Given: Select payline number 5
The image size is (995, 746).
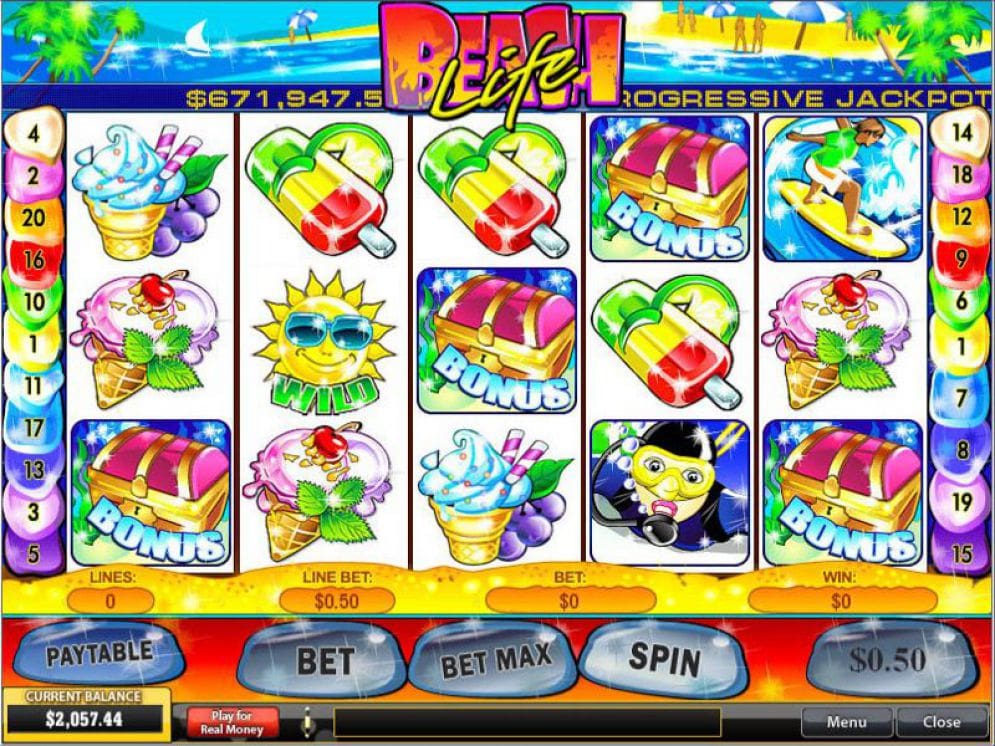Looking at the screenshot, I should 33,552.
